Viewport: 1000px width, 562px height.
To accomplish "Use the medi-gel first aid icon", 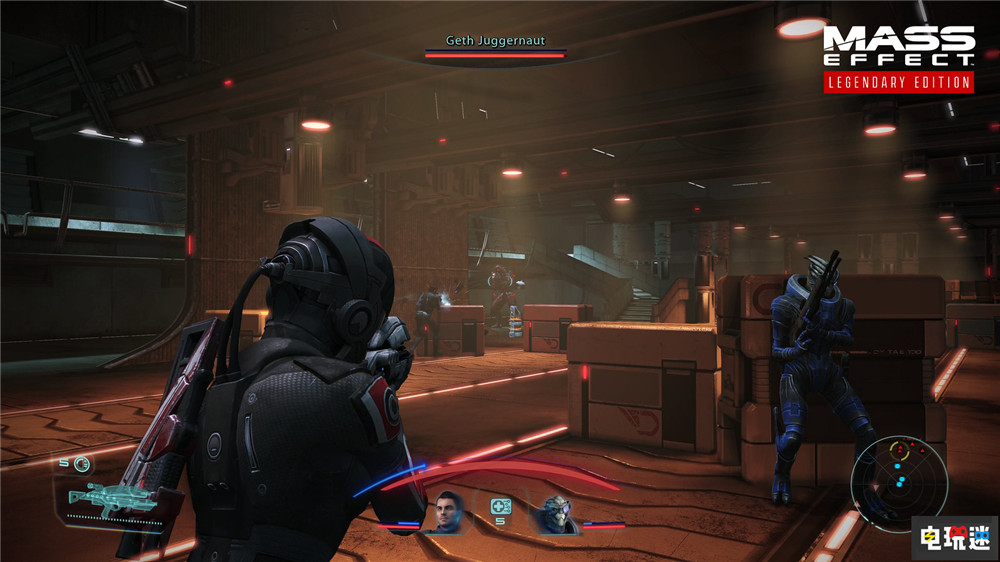I will pos(501,507).
